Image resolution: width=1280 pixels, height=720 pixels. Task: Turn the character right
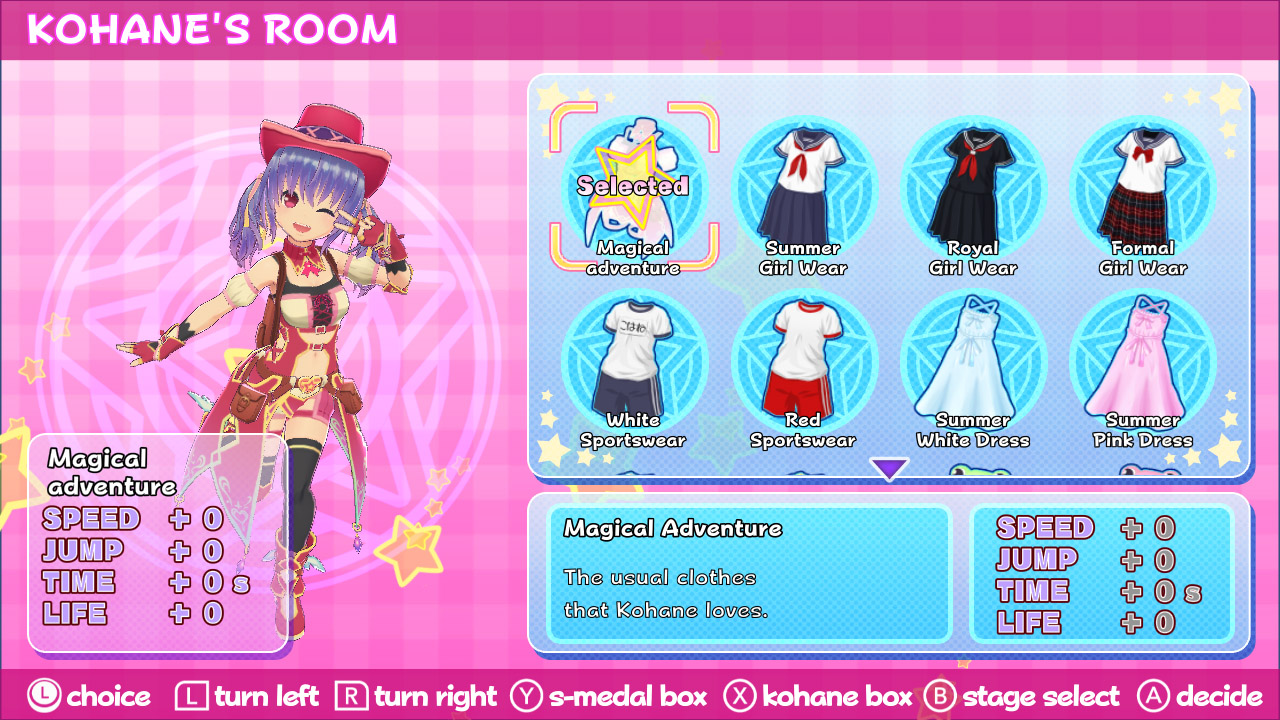click(x=420, y=697)
